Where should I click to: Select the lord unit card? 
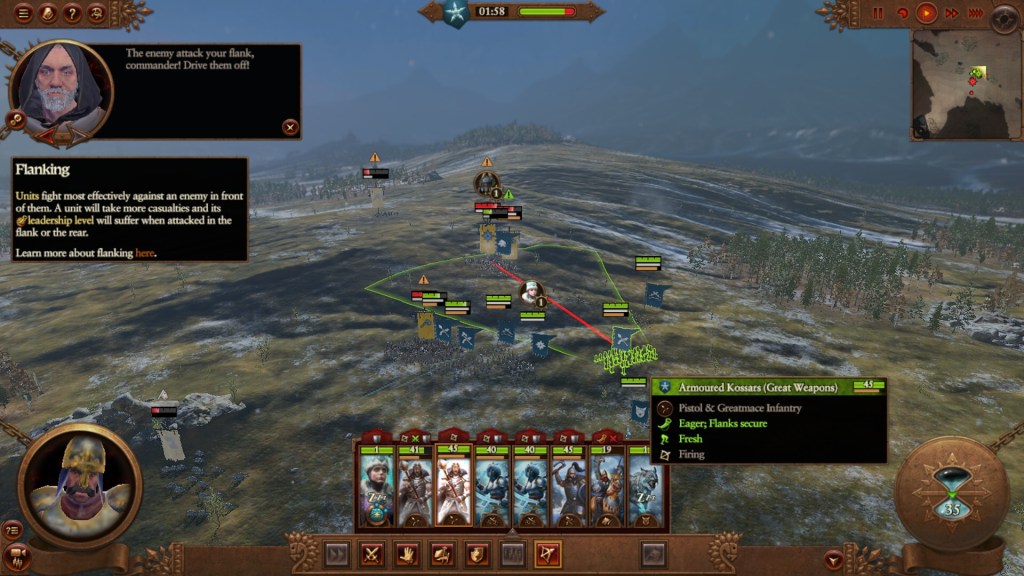(378, 486)
